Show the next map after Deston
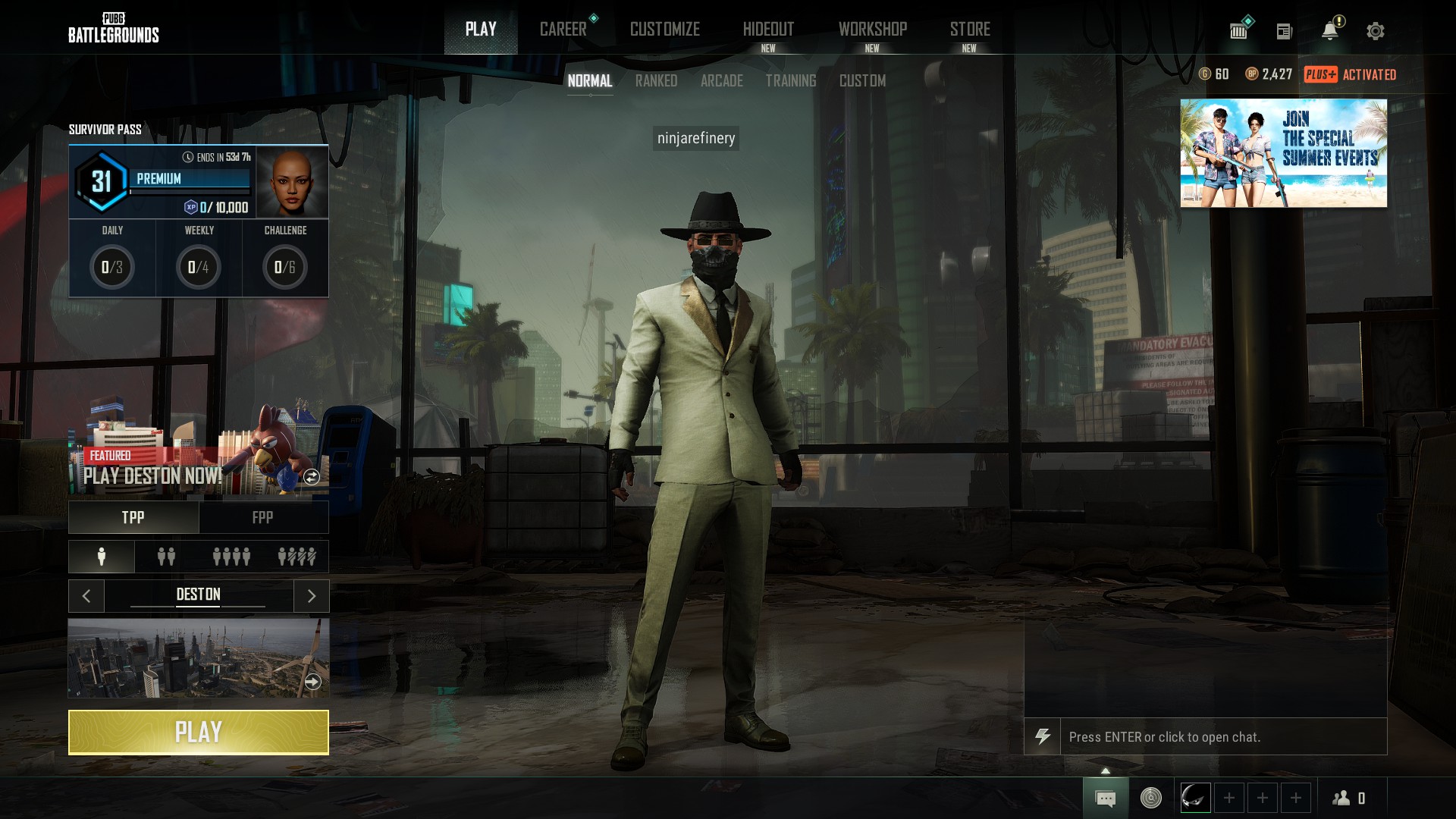The image size is (1456, 819). tap(311, 596)
